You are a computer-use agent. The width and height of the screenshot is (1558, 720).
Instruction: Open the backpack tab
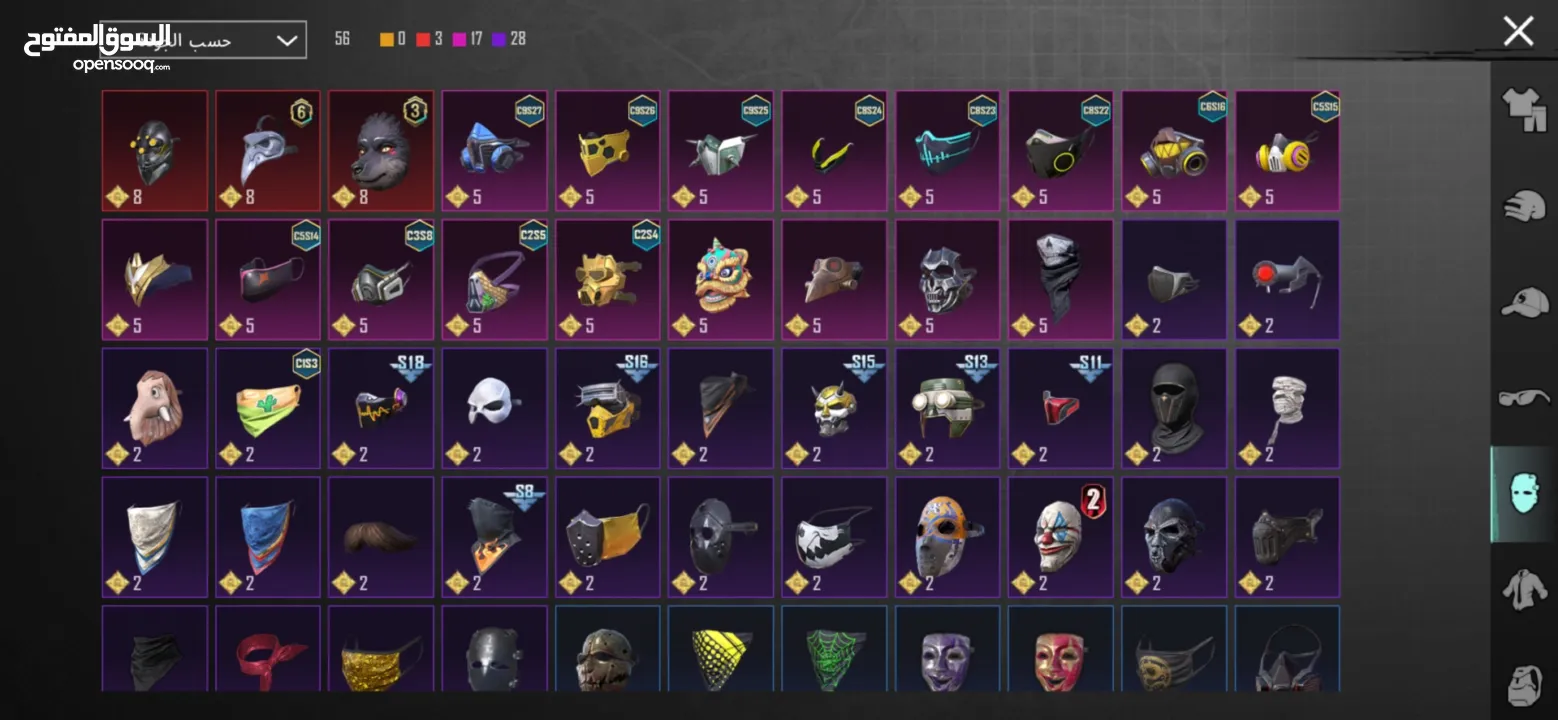point(1524,685)
